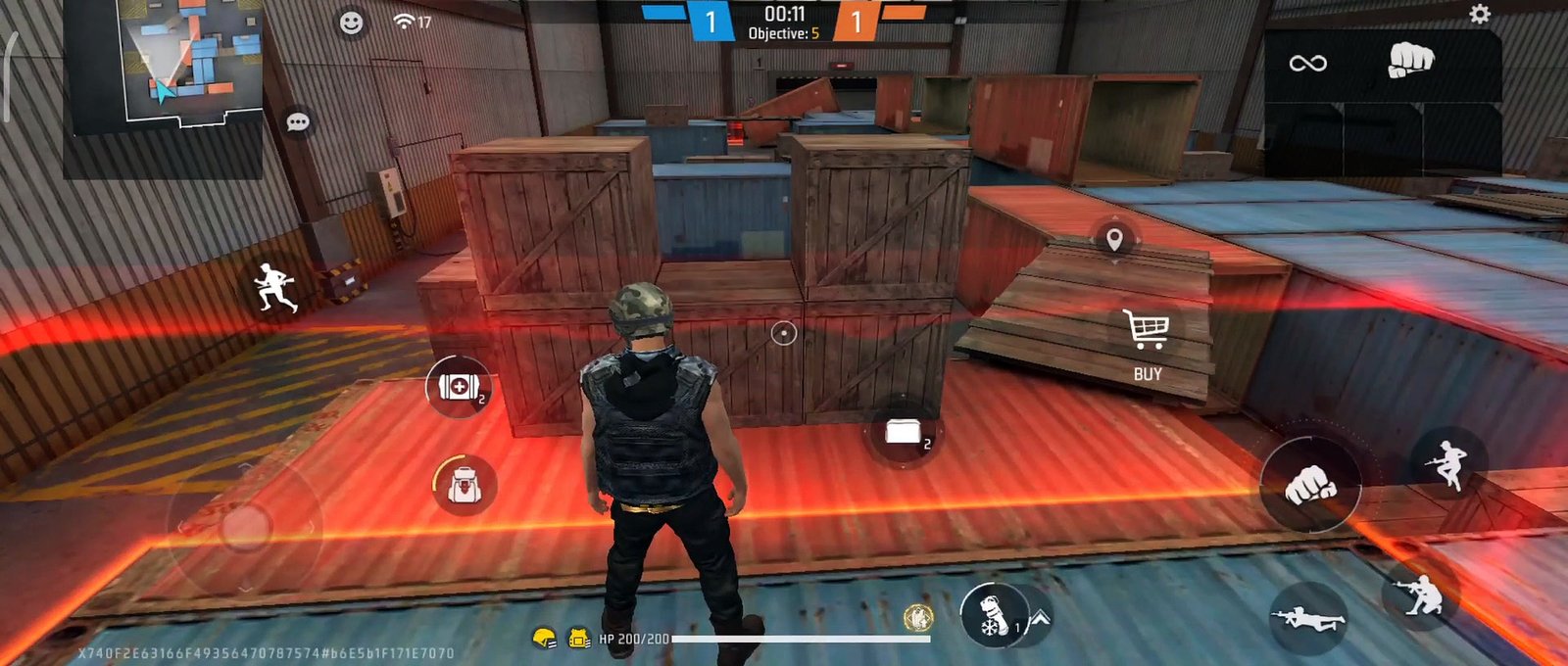Open the backpack inventory
Image resolution: width=1568 pixels, height=666 pixels.
pyautogui.click(x=464, y=484)
